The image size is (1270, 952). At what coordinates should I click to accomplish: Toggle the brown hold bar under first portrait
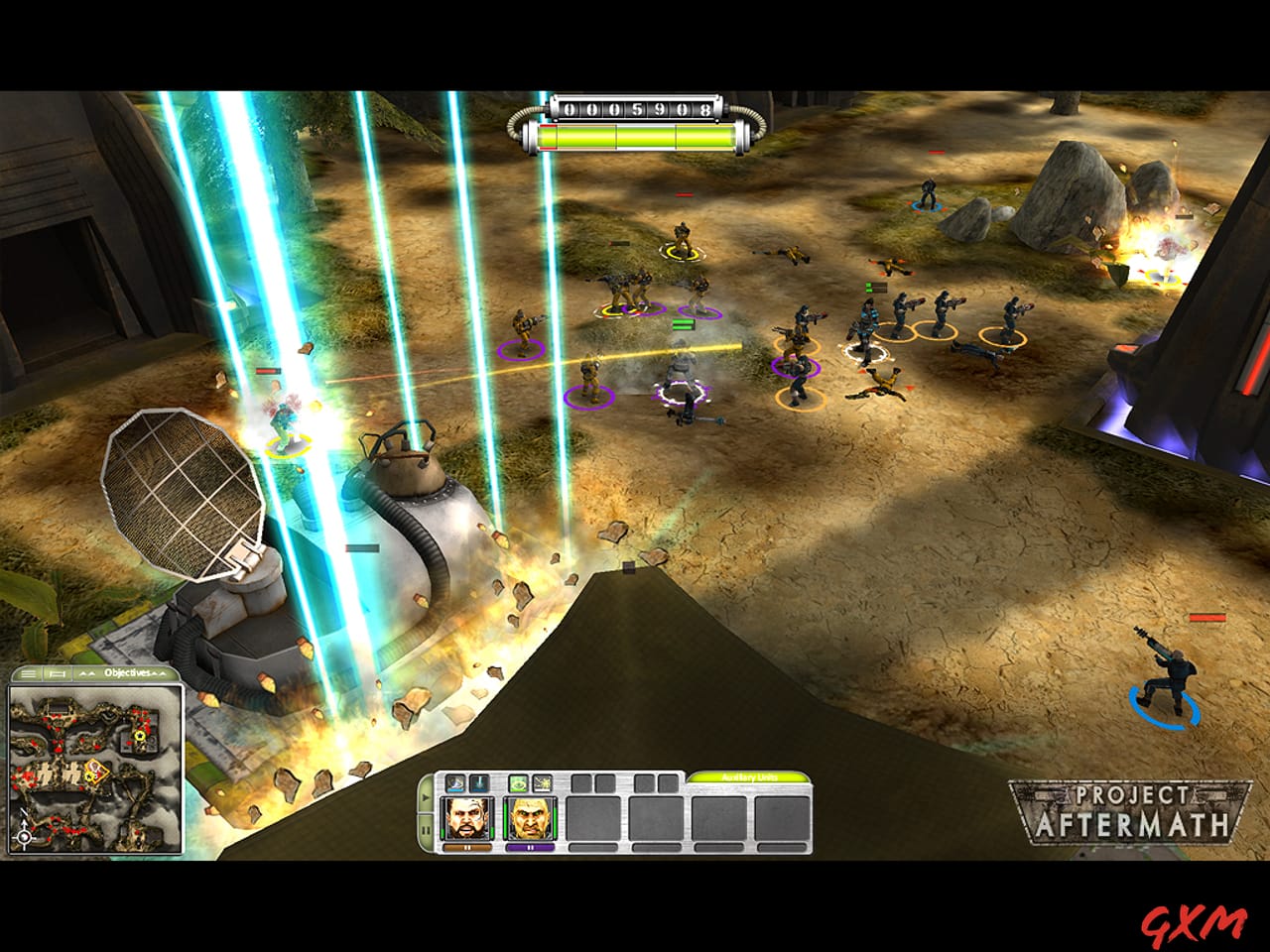pyautogui.click(x=467, y=848)
